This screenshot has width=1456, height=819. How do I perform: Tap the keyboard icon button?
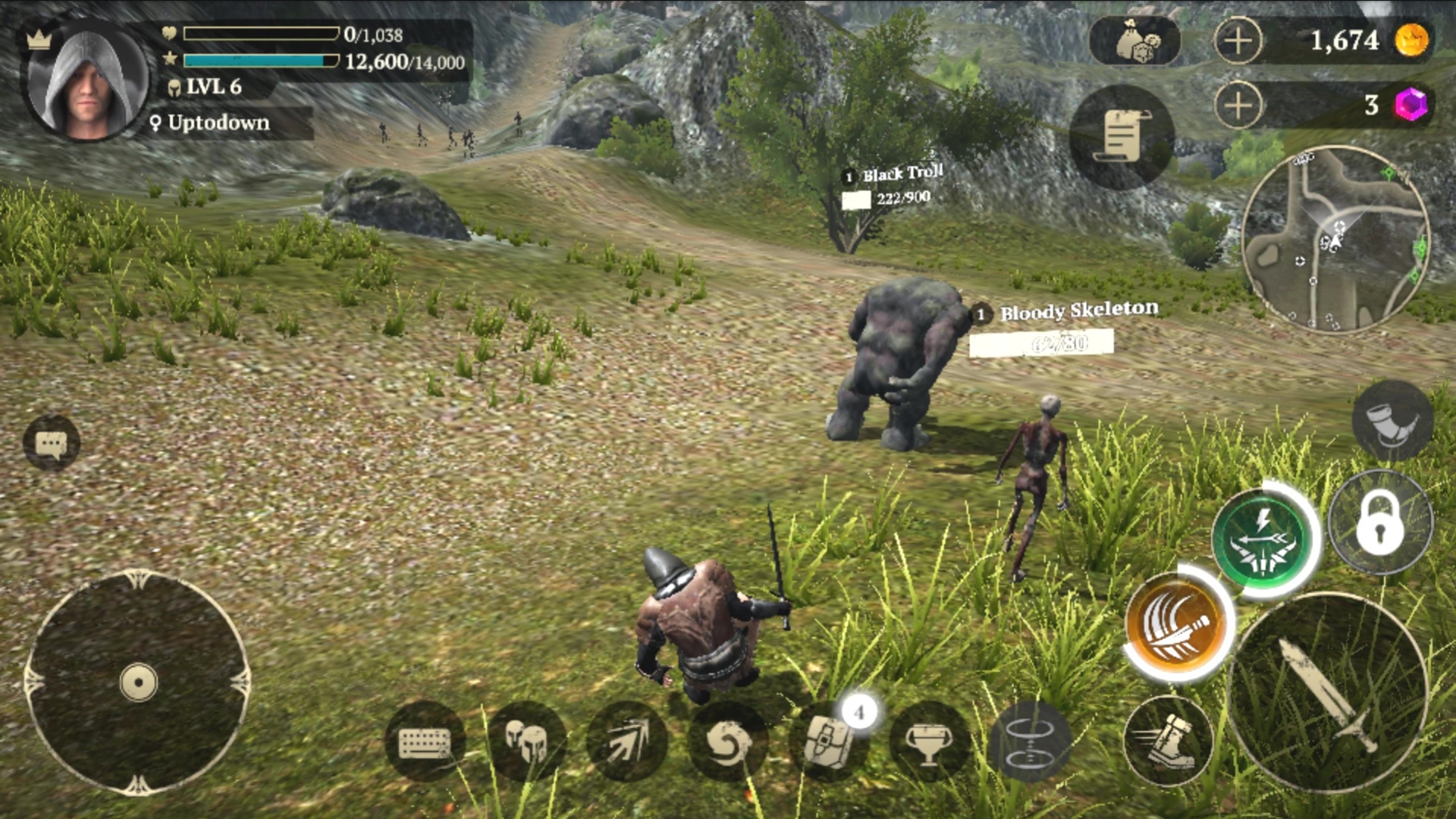click(x=425, y=741)
